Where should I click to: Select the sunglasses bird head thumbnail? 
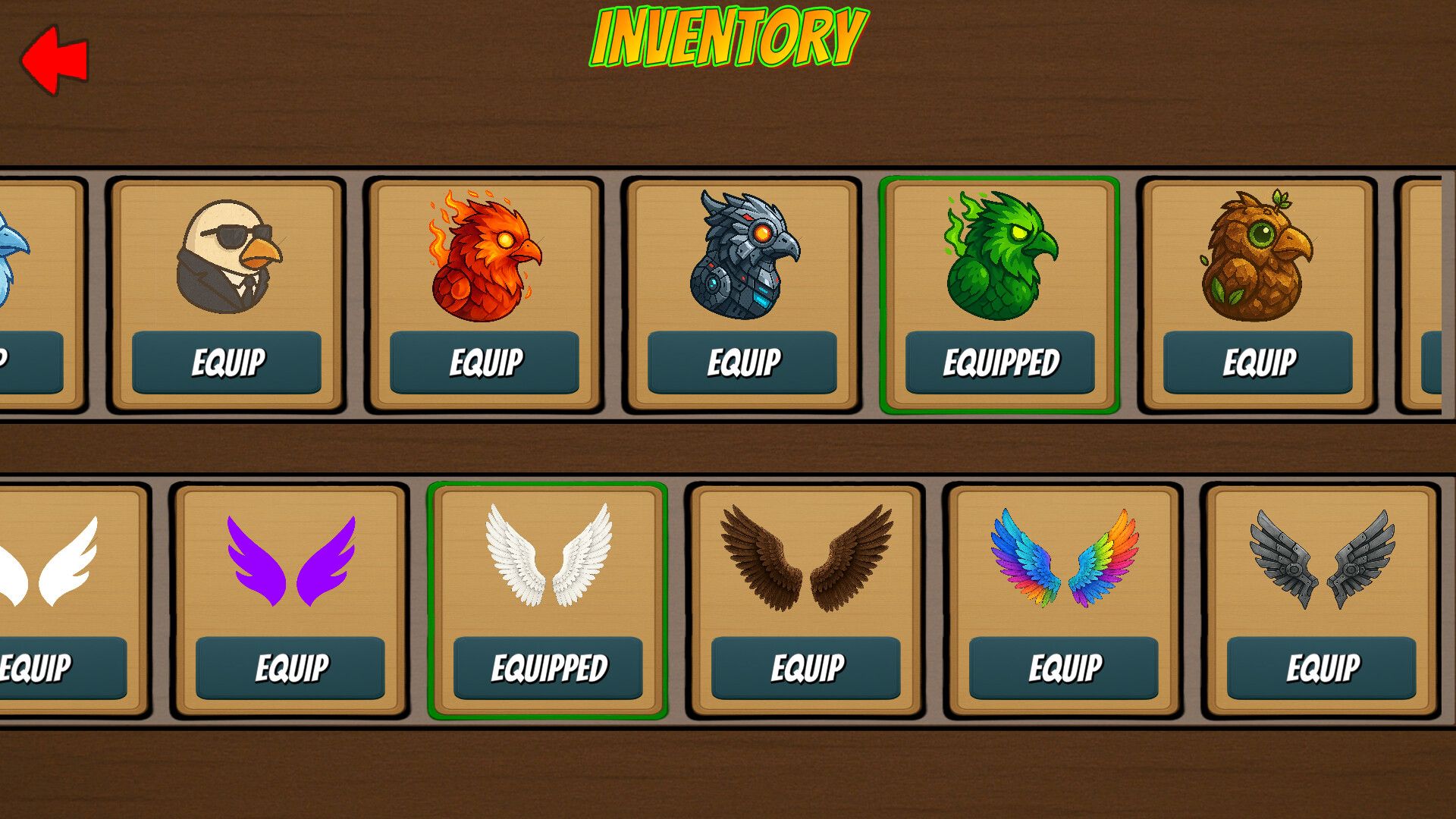pyautogui.click(x=227, y=256)
